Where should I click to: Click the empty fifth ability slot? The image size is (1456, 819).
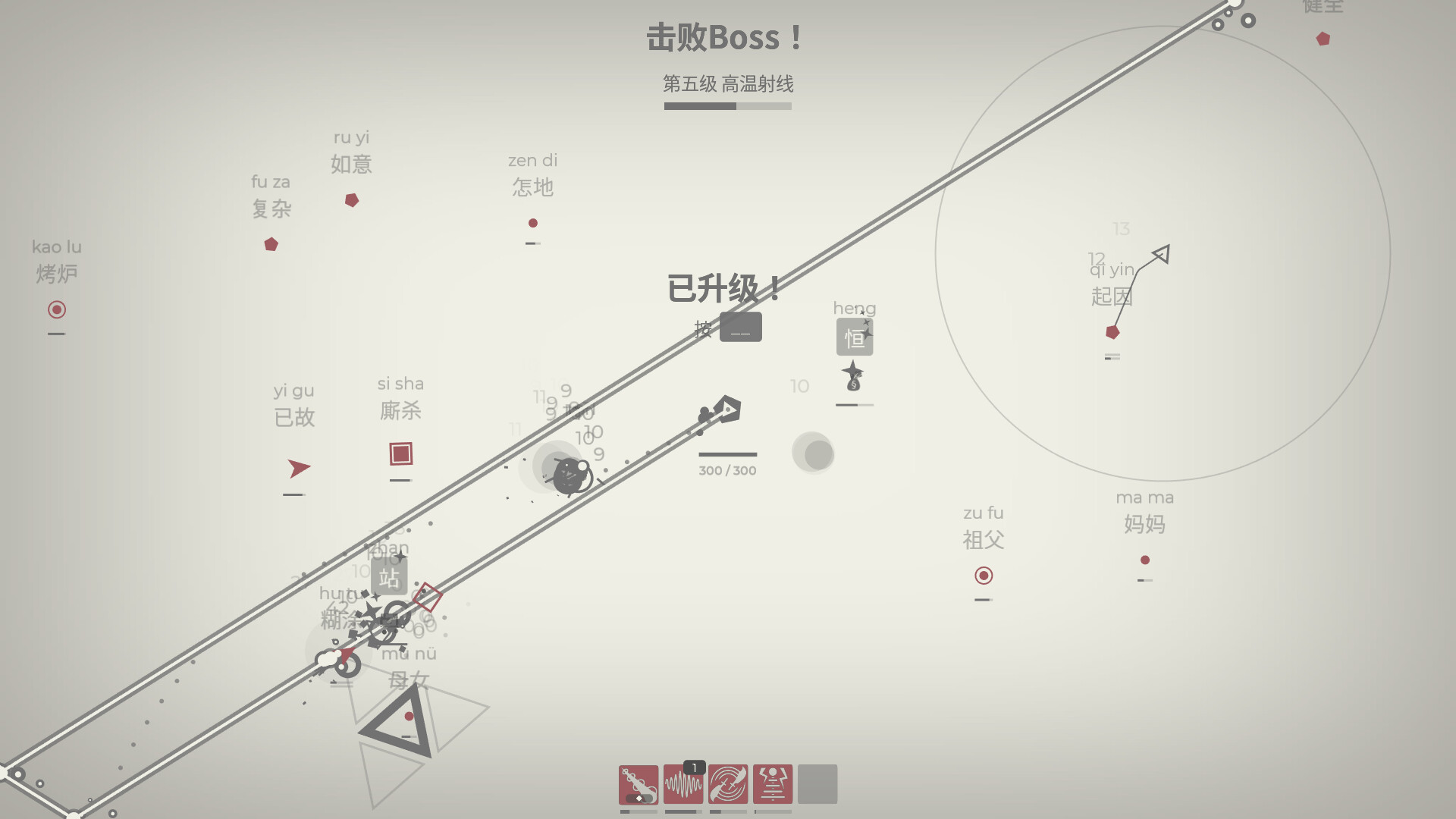(x=819, y=785)
